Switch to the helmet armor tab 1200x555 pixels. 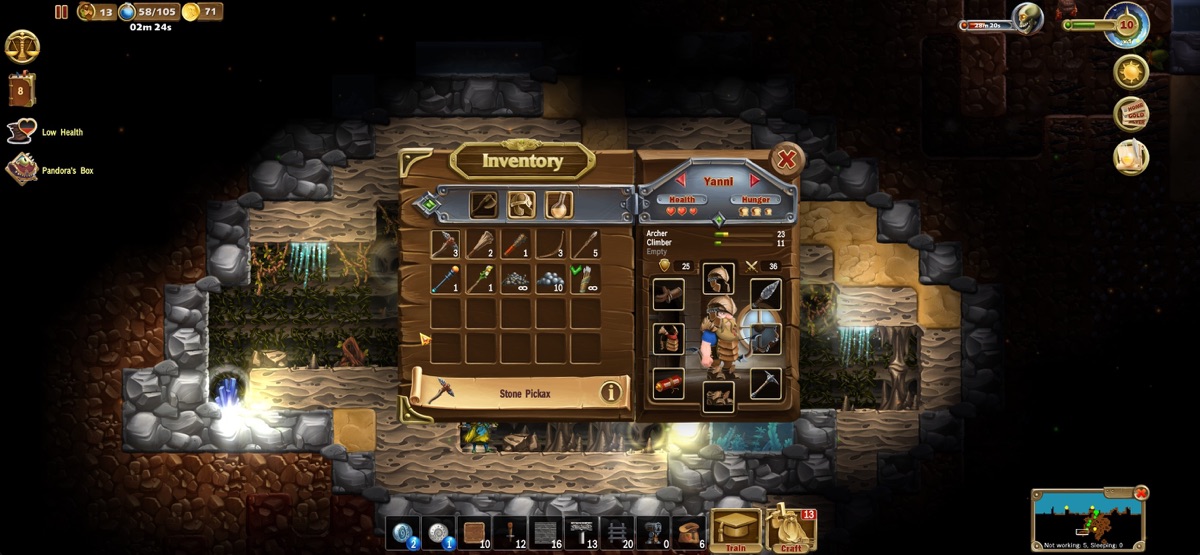pos(521,204)
